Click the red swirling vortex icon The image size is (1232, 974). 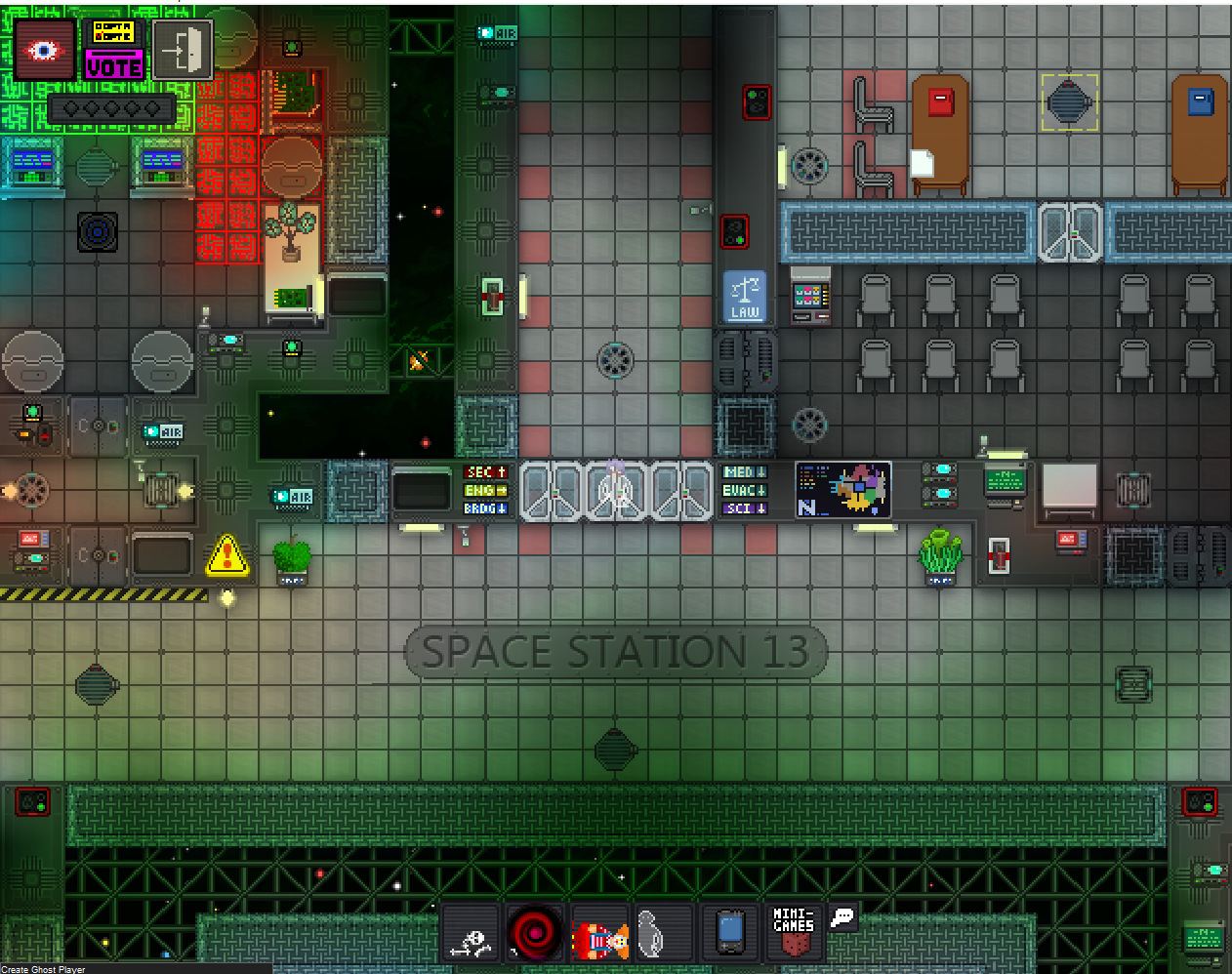point(535,933)
